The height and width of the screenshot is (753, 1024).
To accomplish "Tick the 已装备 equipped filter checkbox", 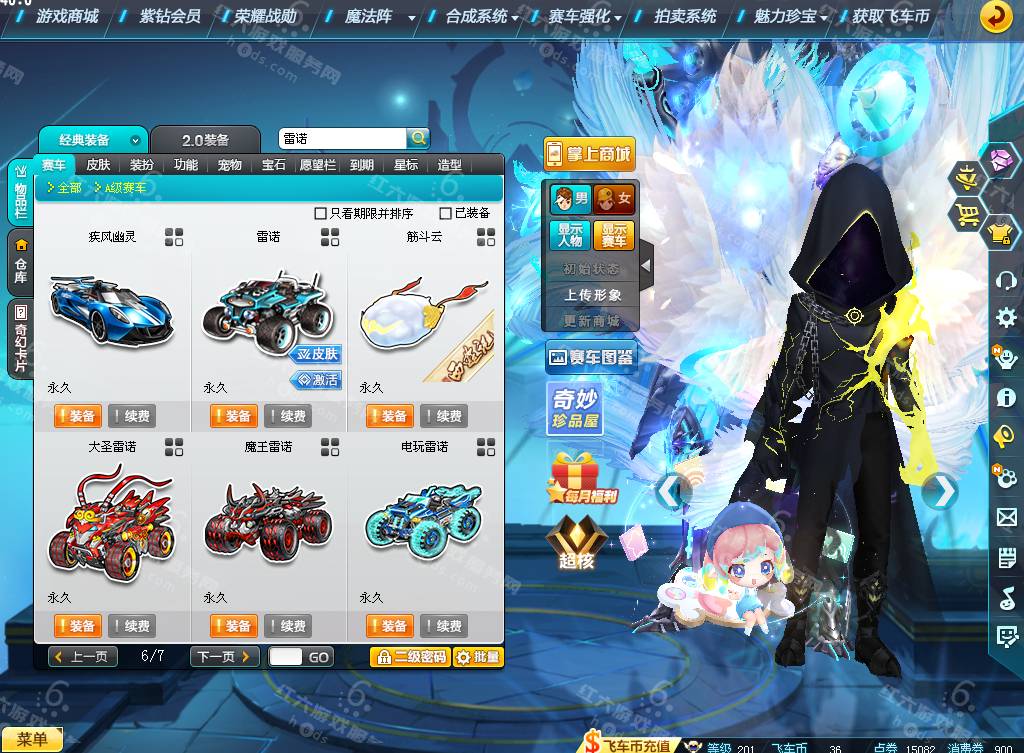I will [x=446, y=213].
